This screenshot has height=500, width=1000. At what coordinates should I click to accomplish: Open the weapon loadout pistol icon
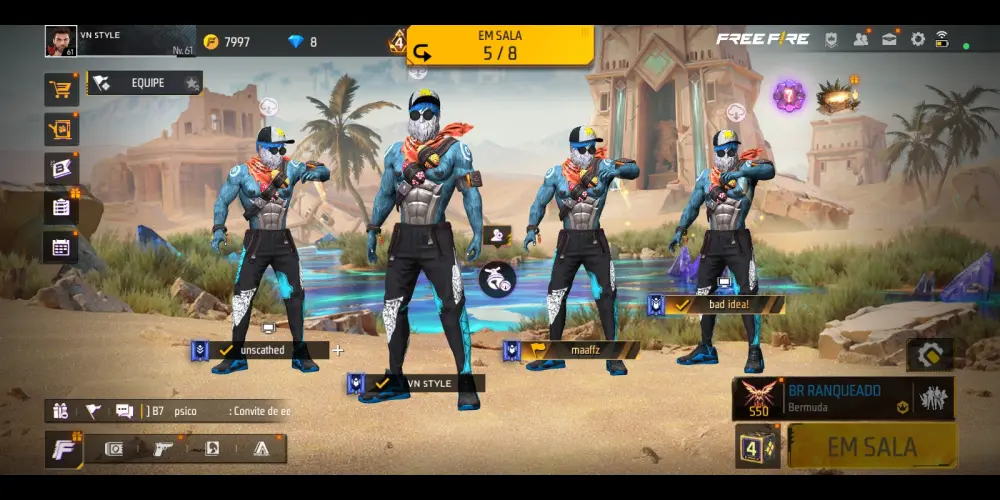(x=163, y=449)
